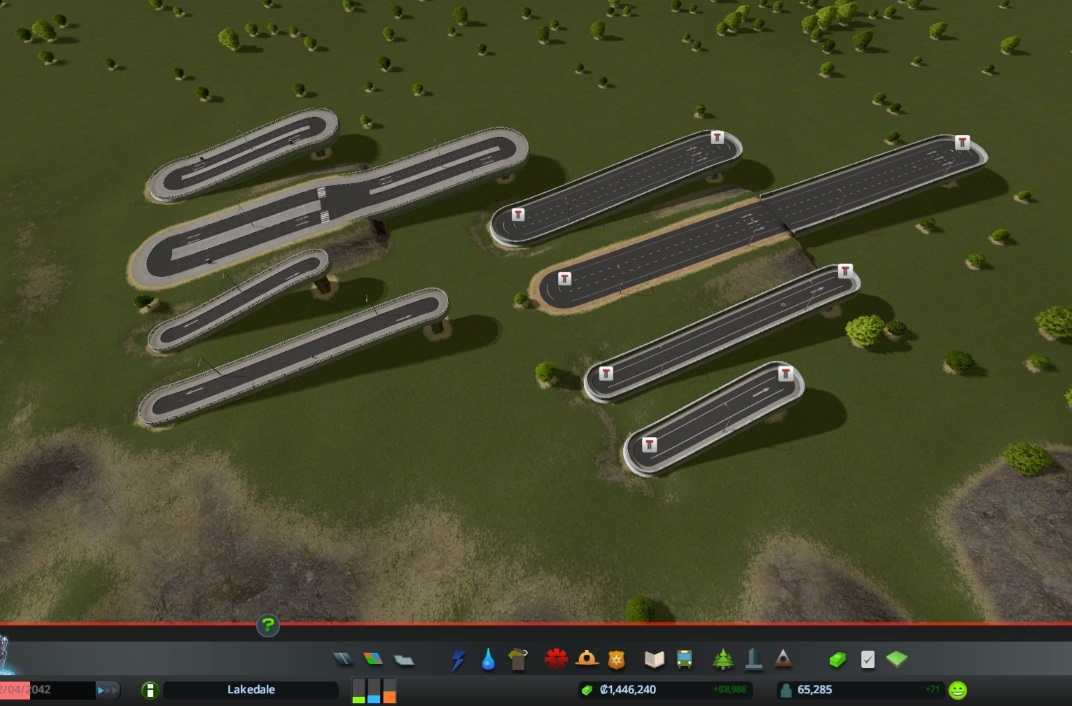Open the Education book menu
This screenshot has height=706, width=1072.
pyautogui.click(x=655, y=659)
